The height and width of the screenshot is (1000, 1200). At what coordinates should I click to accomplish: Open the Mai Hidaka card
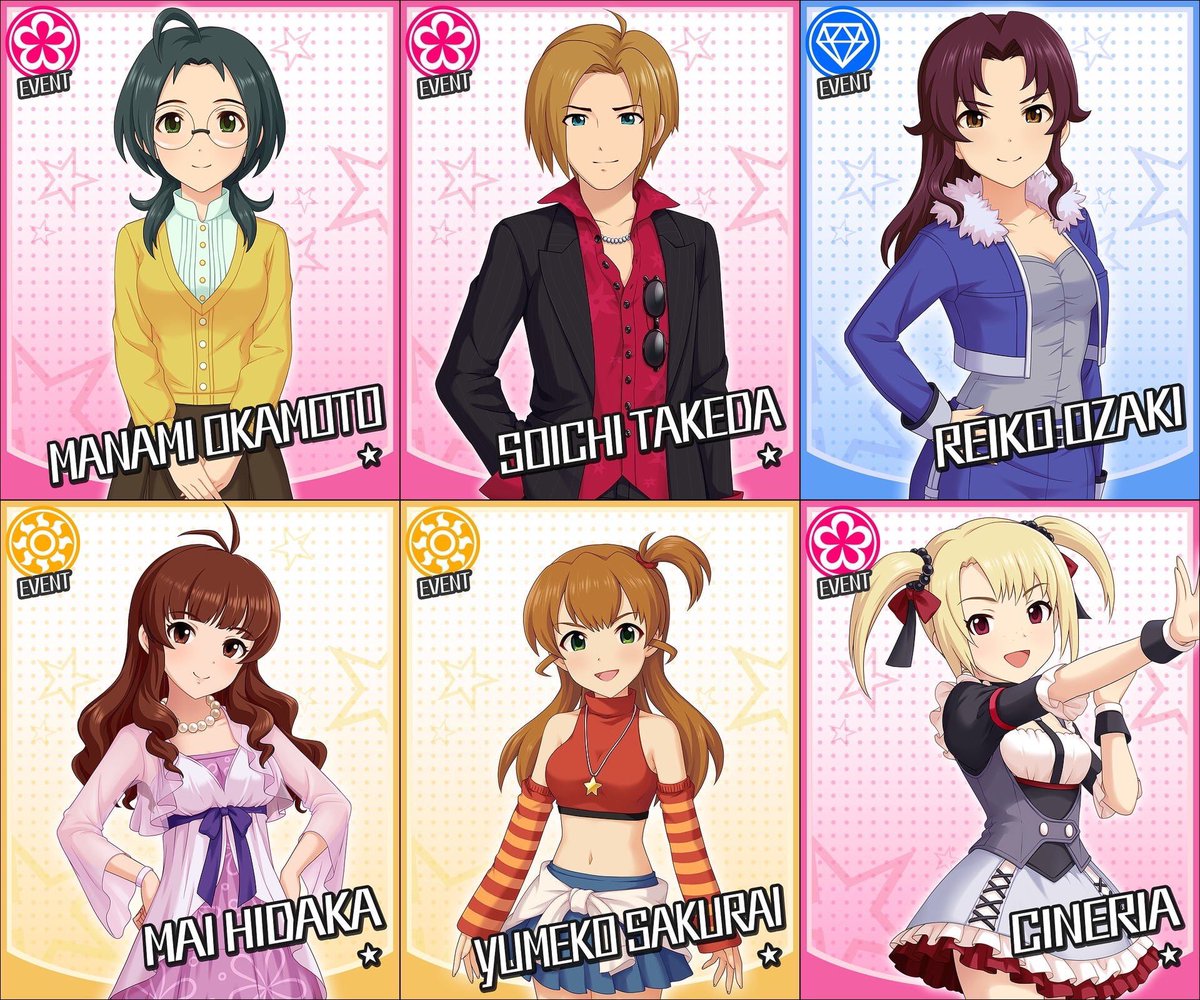pos(200,750)
